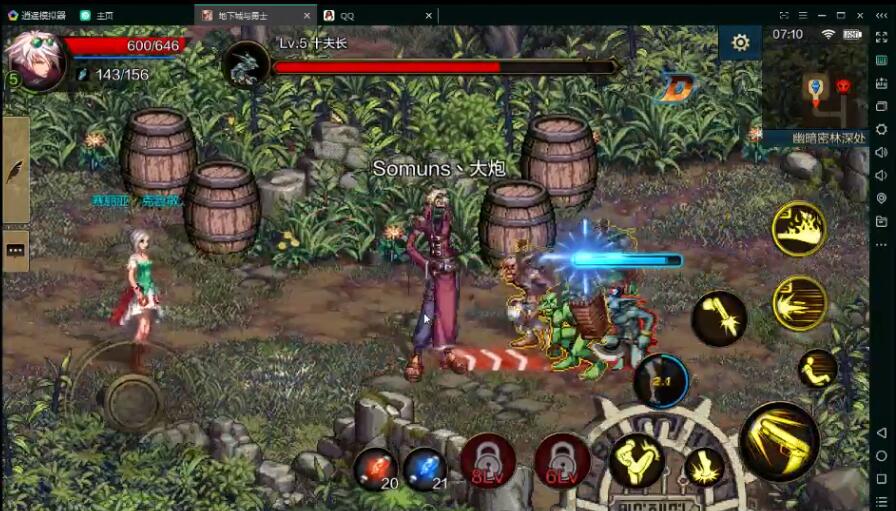Open the gear settings menu
The image size is (896, 511).
coord(740,43)
